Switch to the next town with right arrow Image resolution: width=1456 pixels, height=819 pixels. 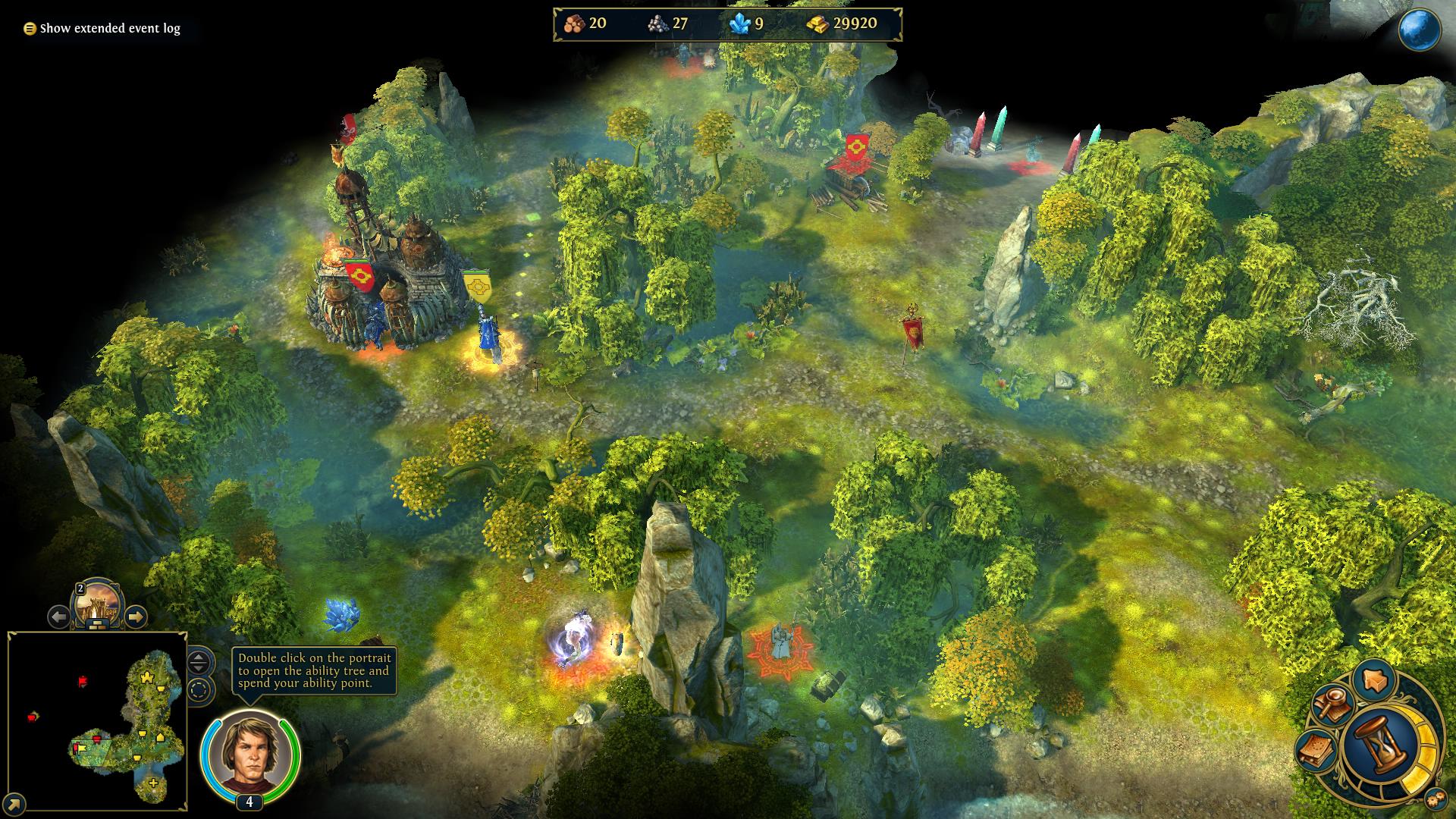[135, 617]
